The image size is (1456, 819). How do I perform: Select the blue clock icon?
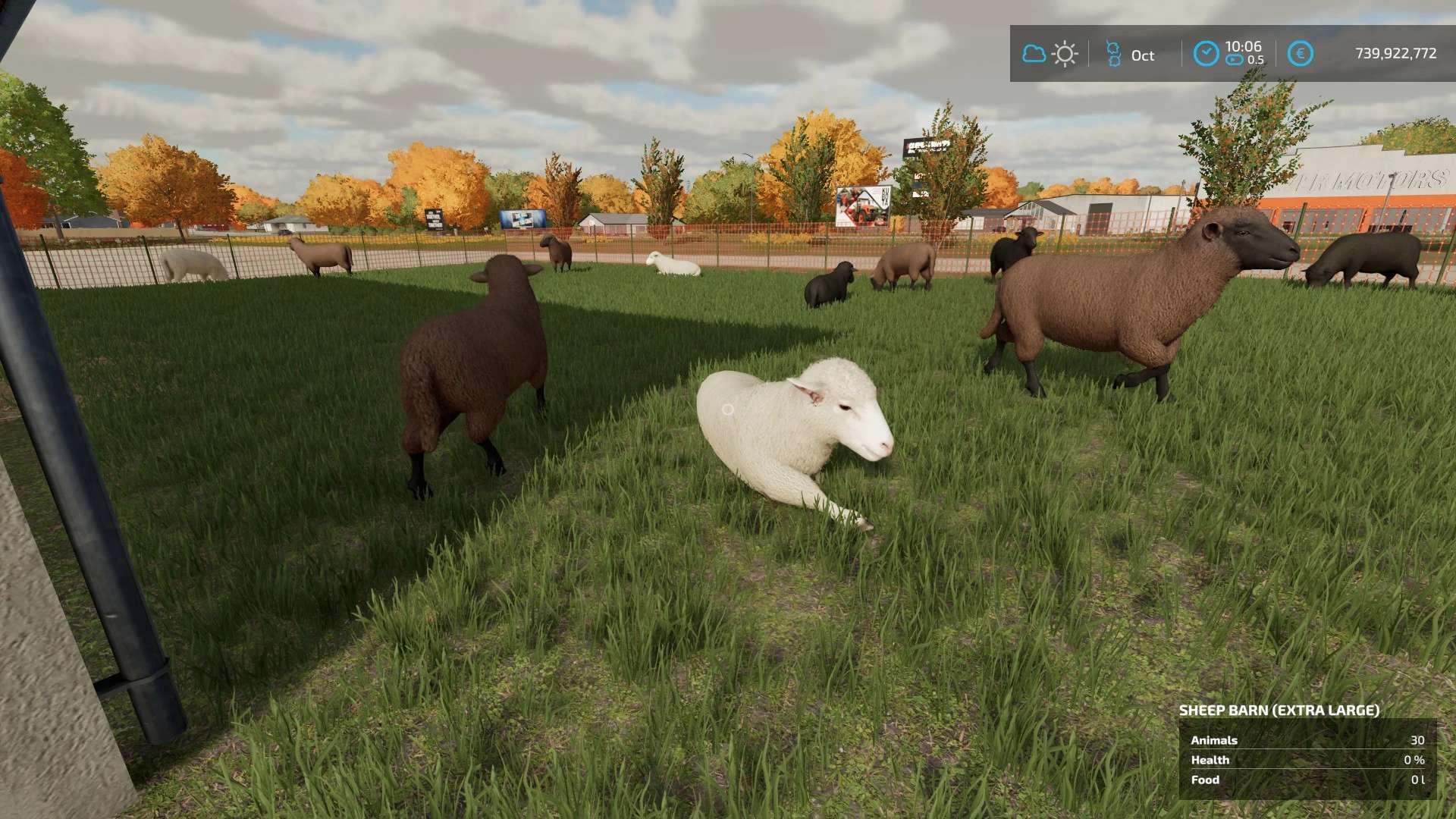point(1206,54)
